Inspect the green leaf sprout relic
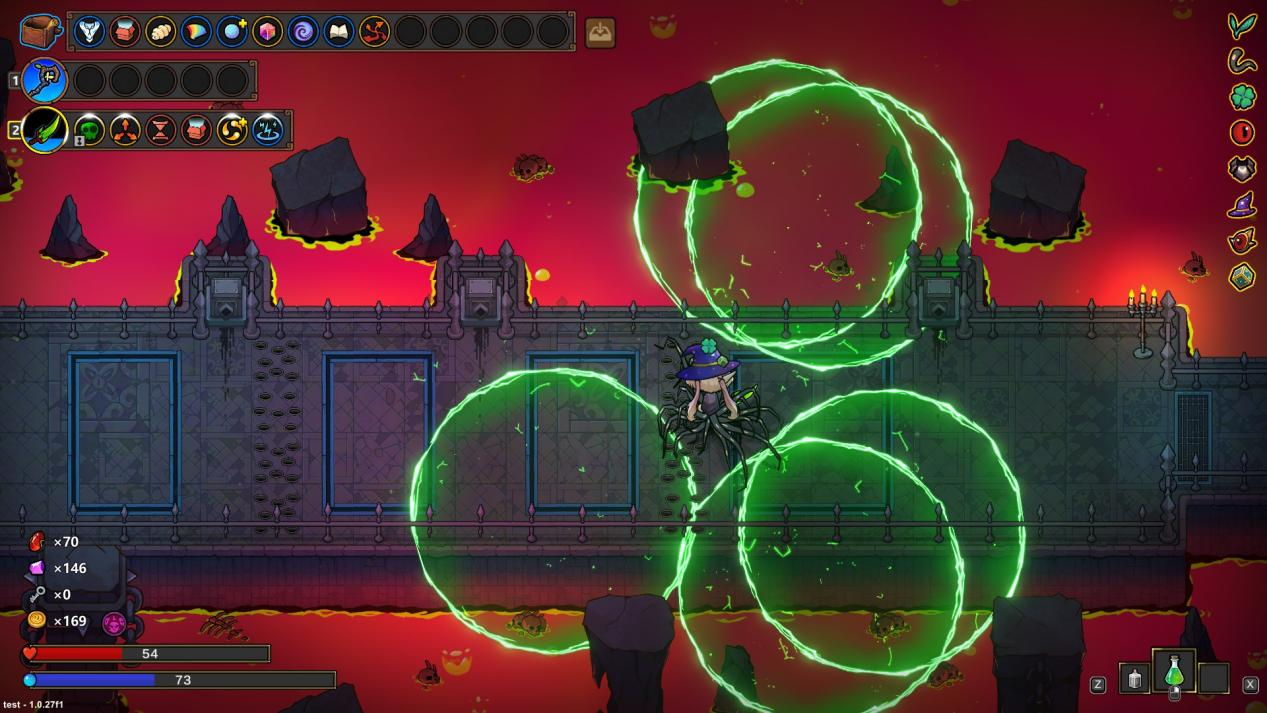The height and width of the screenshot is (713, 1267). click(1242, 26)
